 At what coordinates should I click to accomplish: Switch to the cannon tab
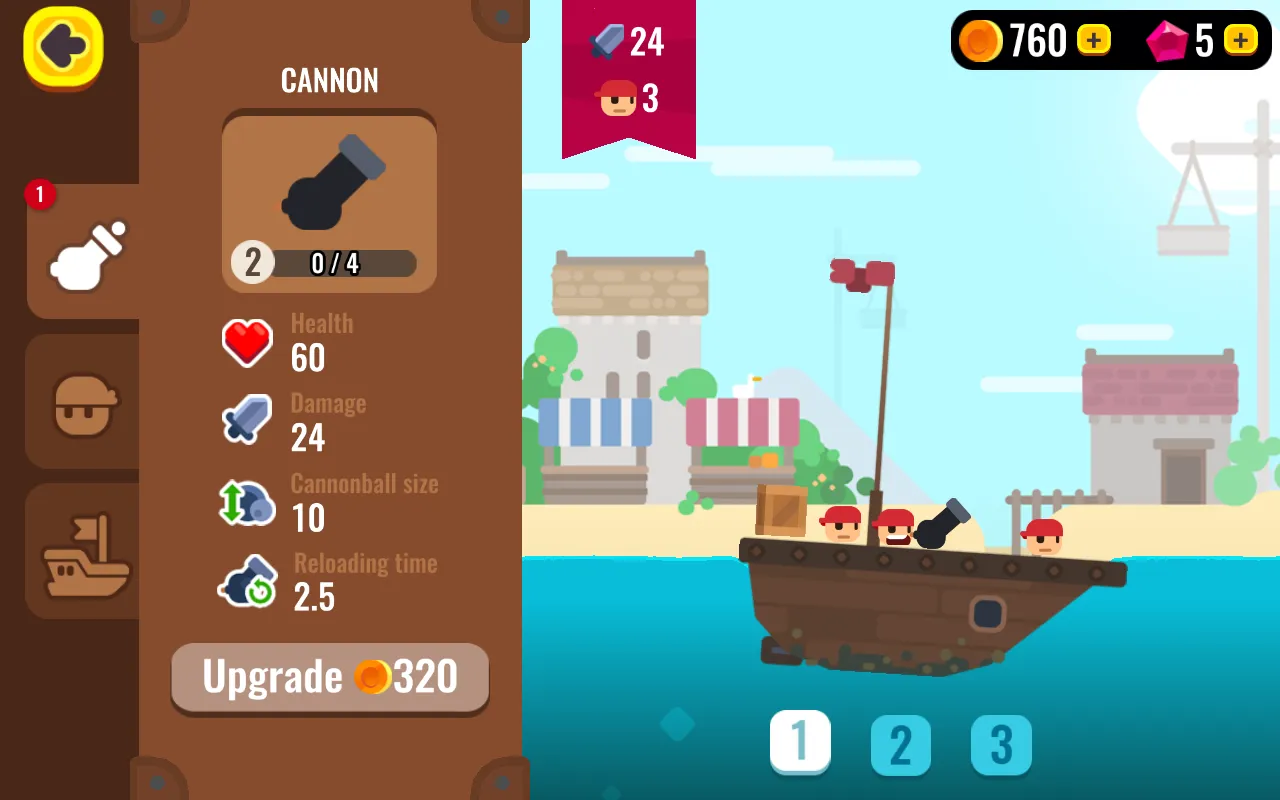(x=85, y=251)
